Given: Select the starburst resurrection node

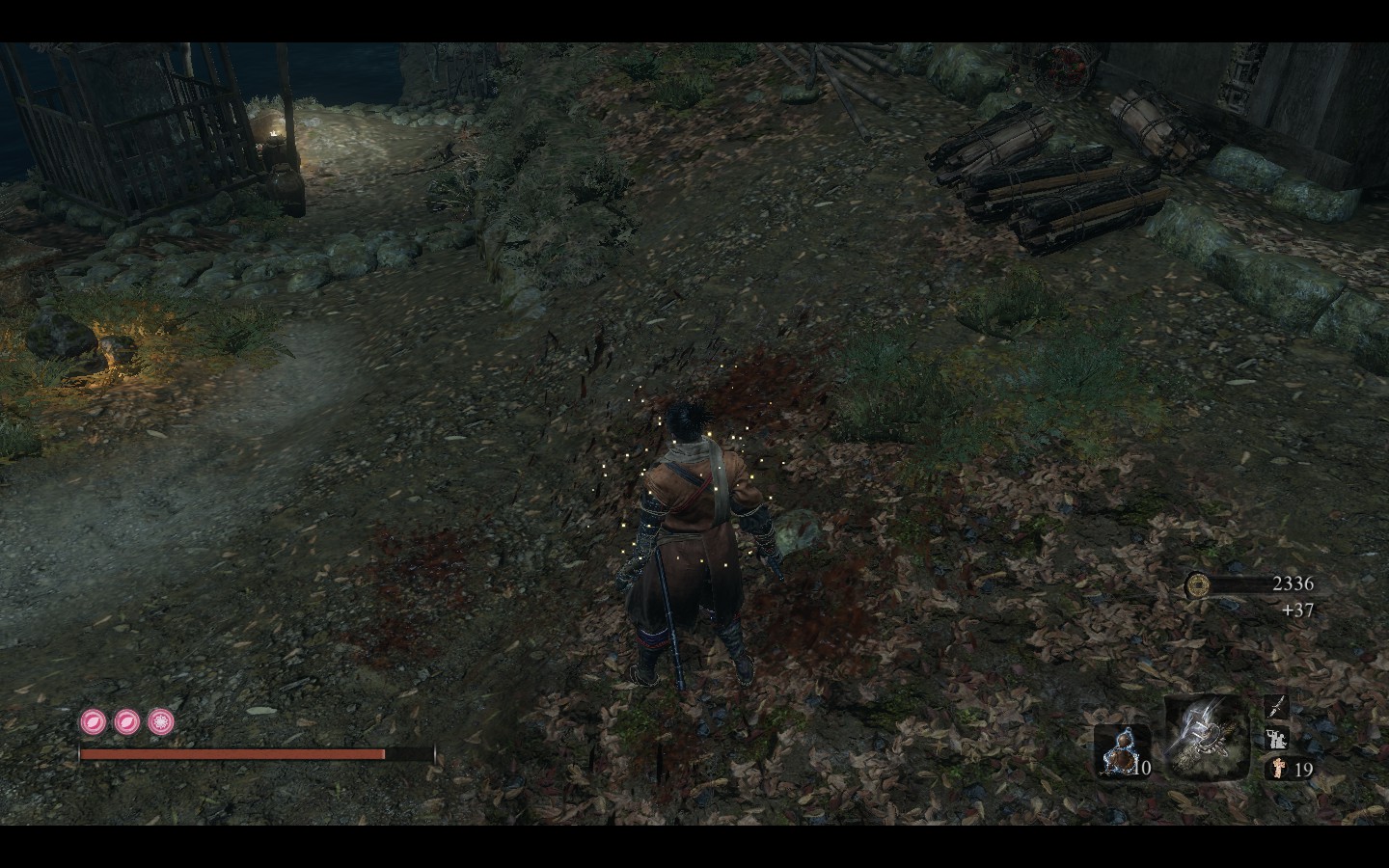Looking at the screenshot, I should tap(160, 720).
